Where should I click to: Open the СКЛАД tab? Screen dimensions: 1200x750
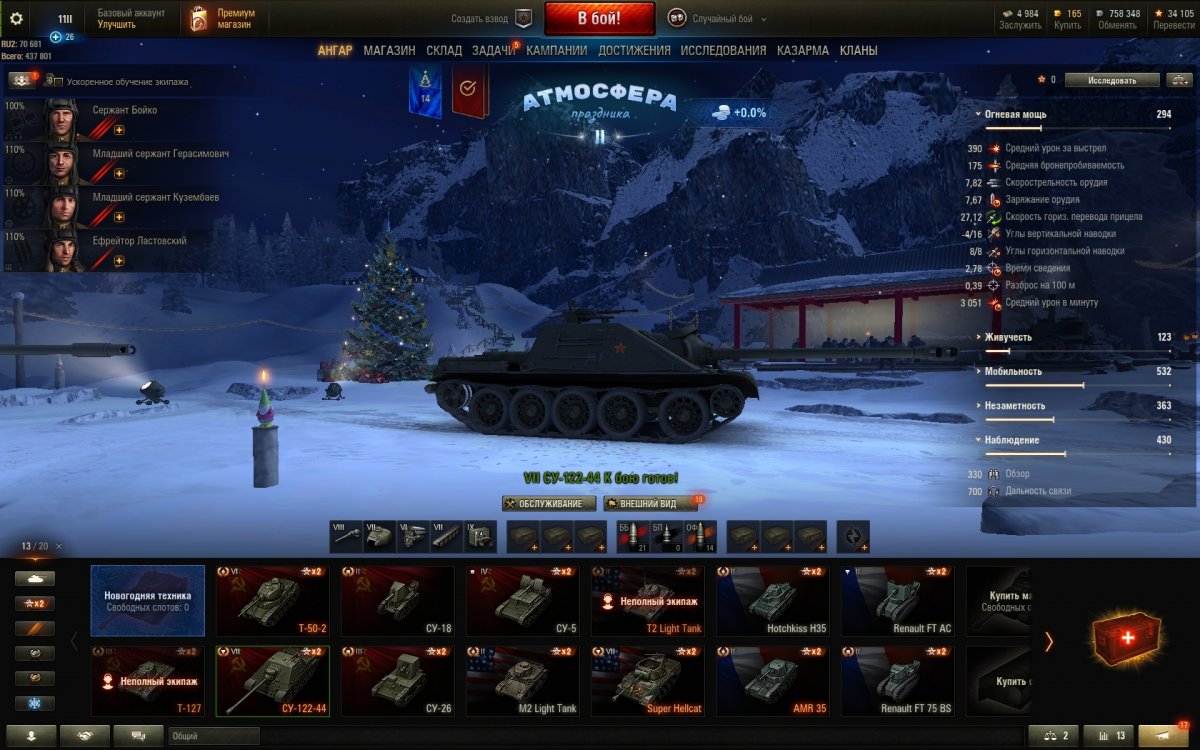(444, 50)
